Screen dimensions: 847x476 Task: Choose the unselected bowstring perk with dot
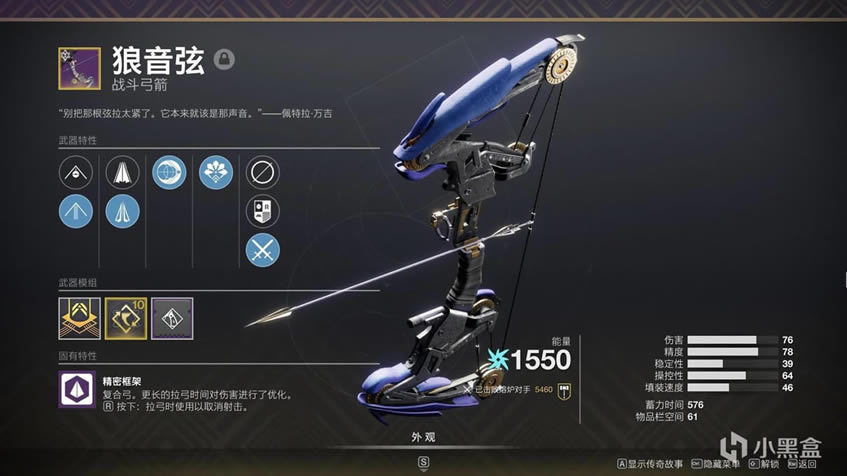(75, 172)
